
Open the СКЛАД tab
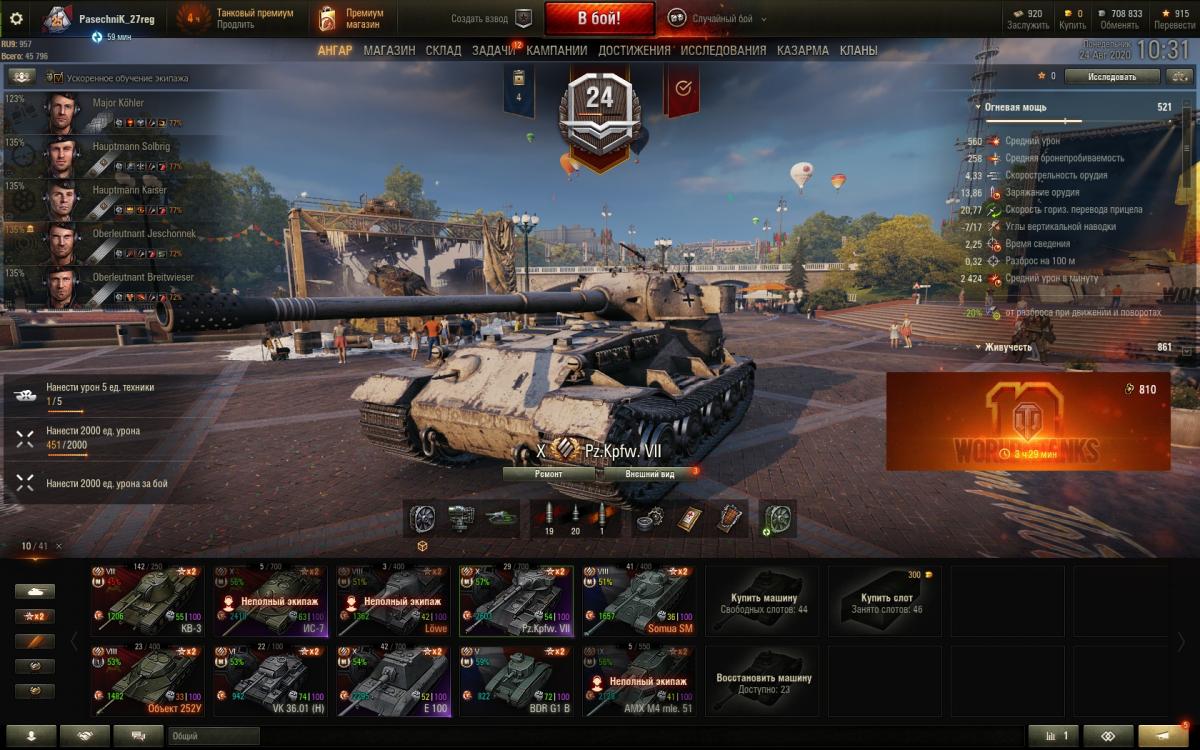coord(443,50)
